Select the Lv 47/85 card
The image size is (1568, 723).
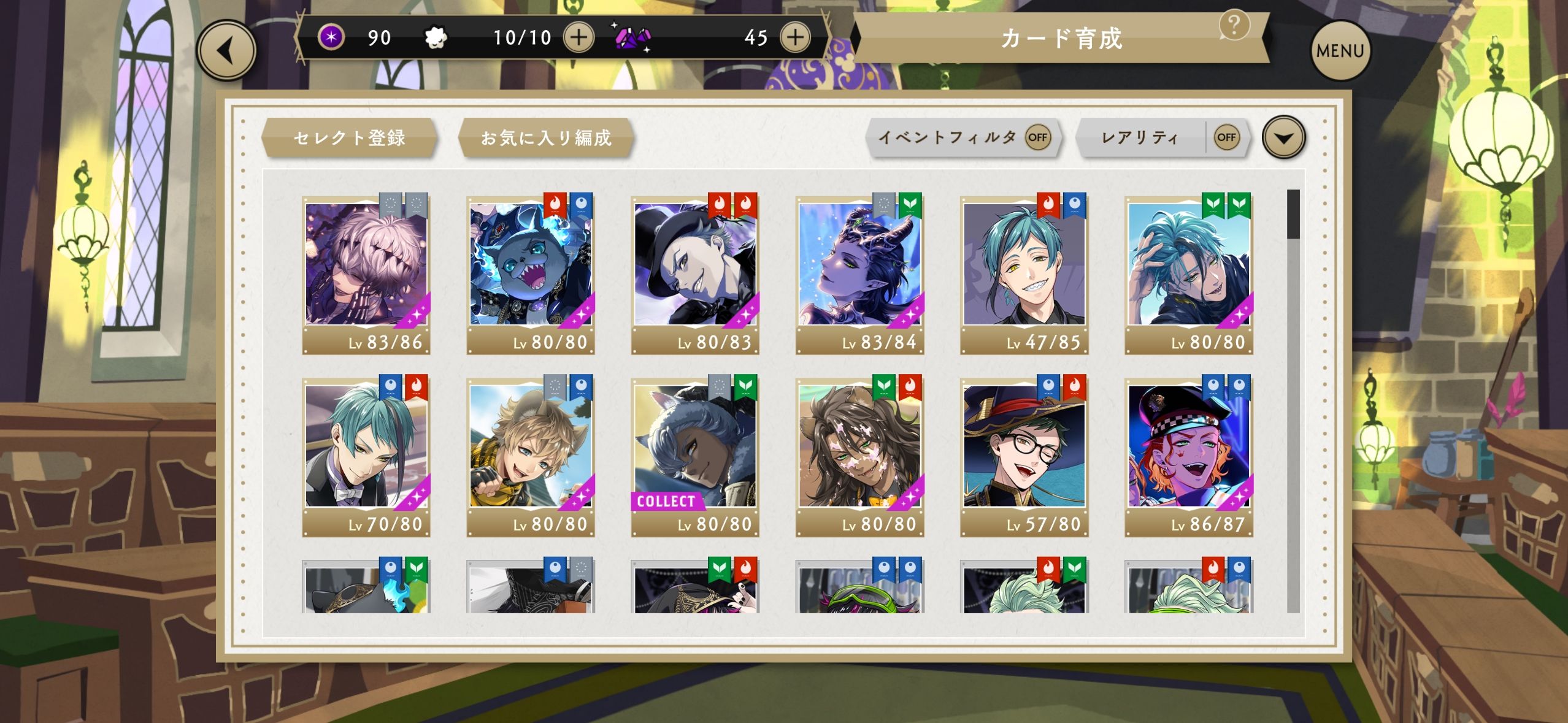(1024, 274)
